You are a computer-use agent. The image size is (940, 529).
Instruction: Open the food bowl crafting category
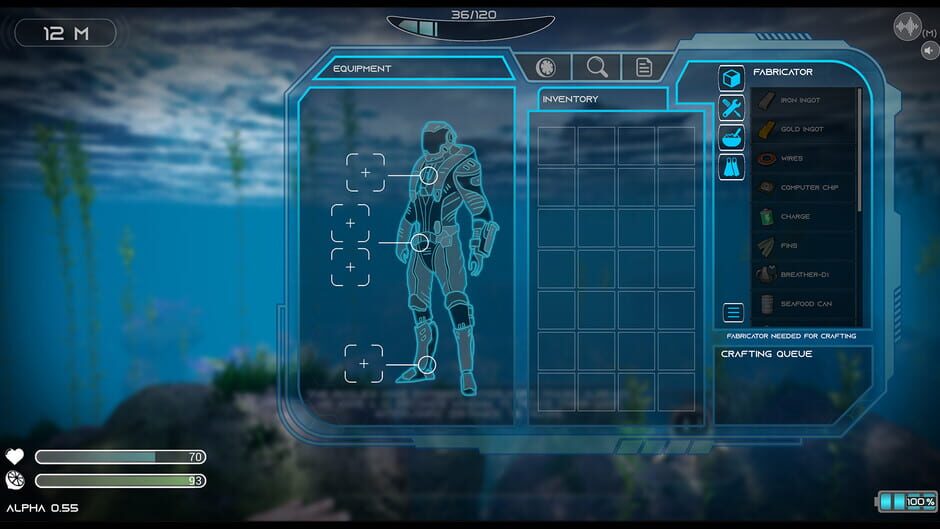pyautogui.click(x=731, y=138)
